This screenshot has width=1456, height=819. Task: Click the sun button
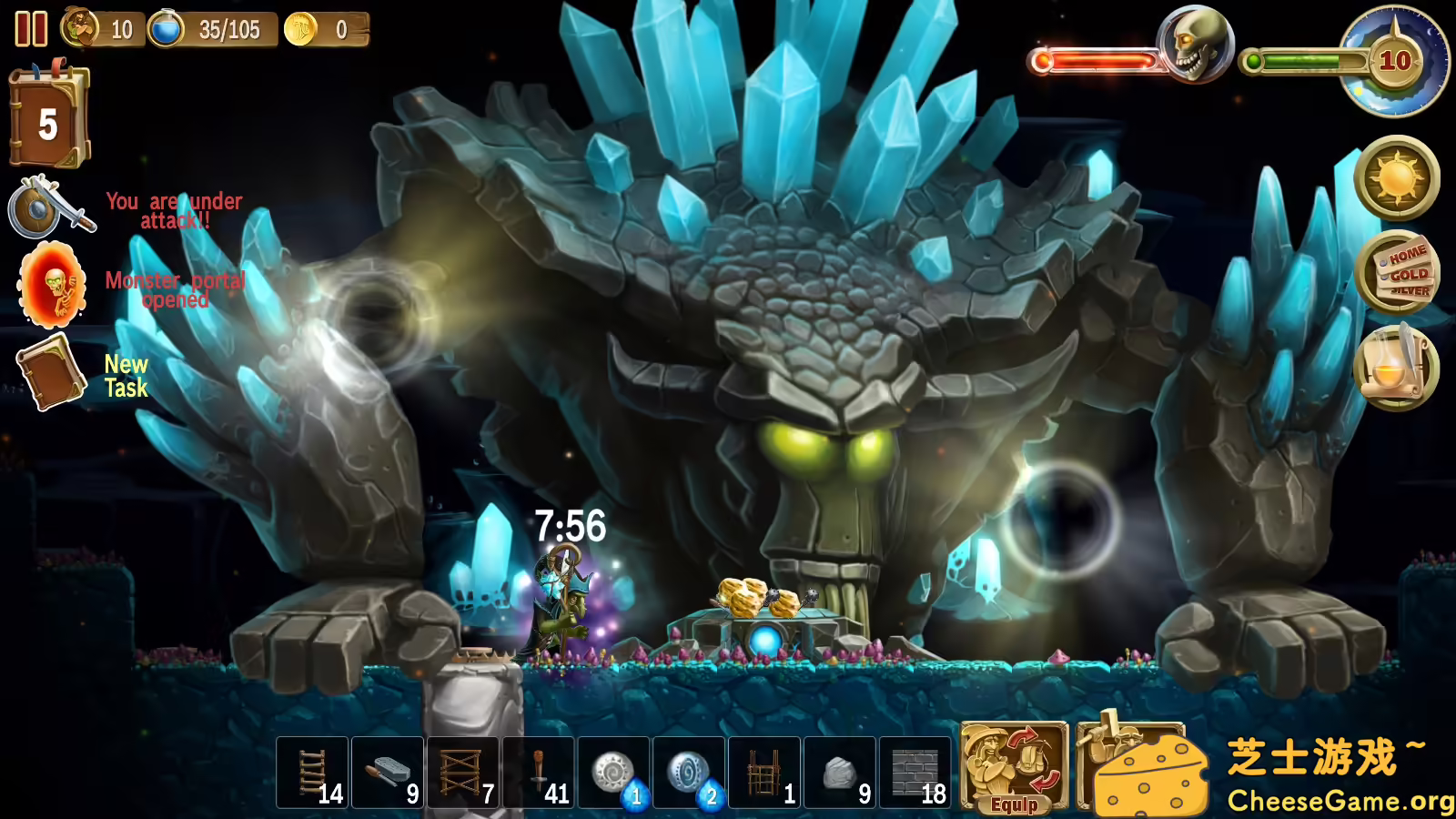(1397, 178)
